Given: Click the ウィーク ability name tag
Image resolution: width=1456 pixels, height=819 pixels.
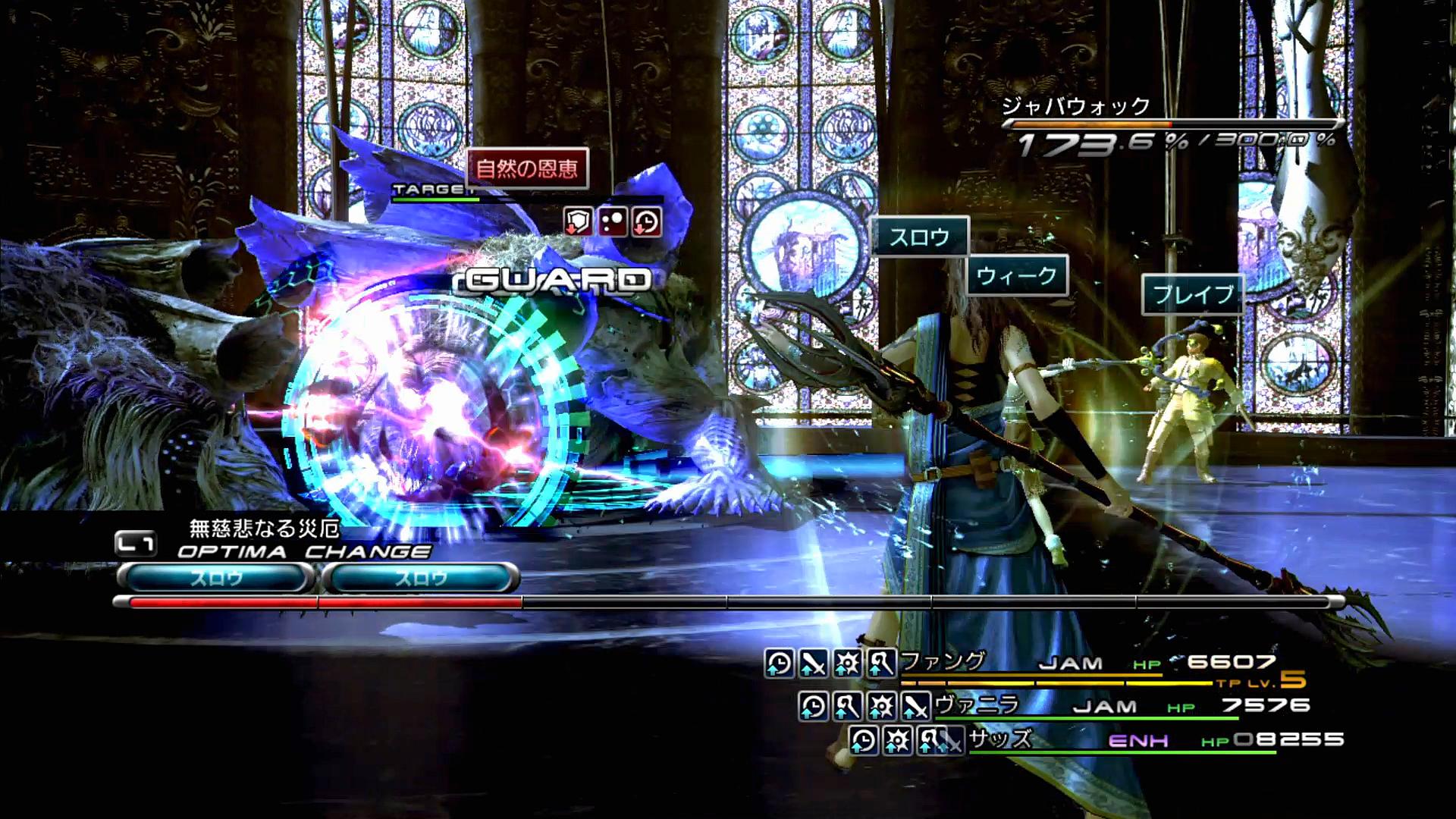Looking at the screenshot, I should click(x=1016, y=275).
